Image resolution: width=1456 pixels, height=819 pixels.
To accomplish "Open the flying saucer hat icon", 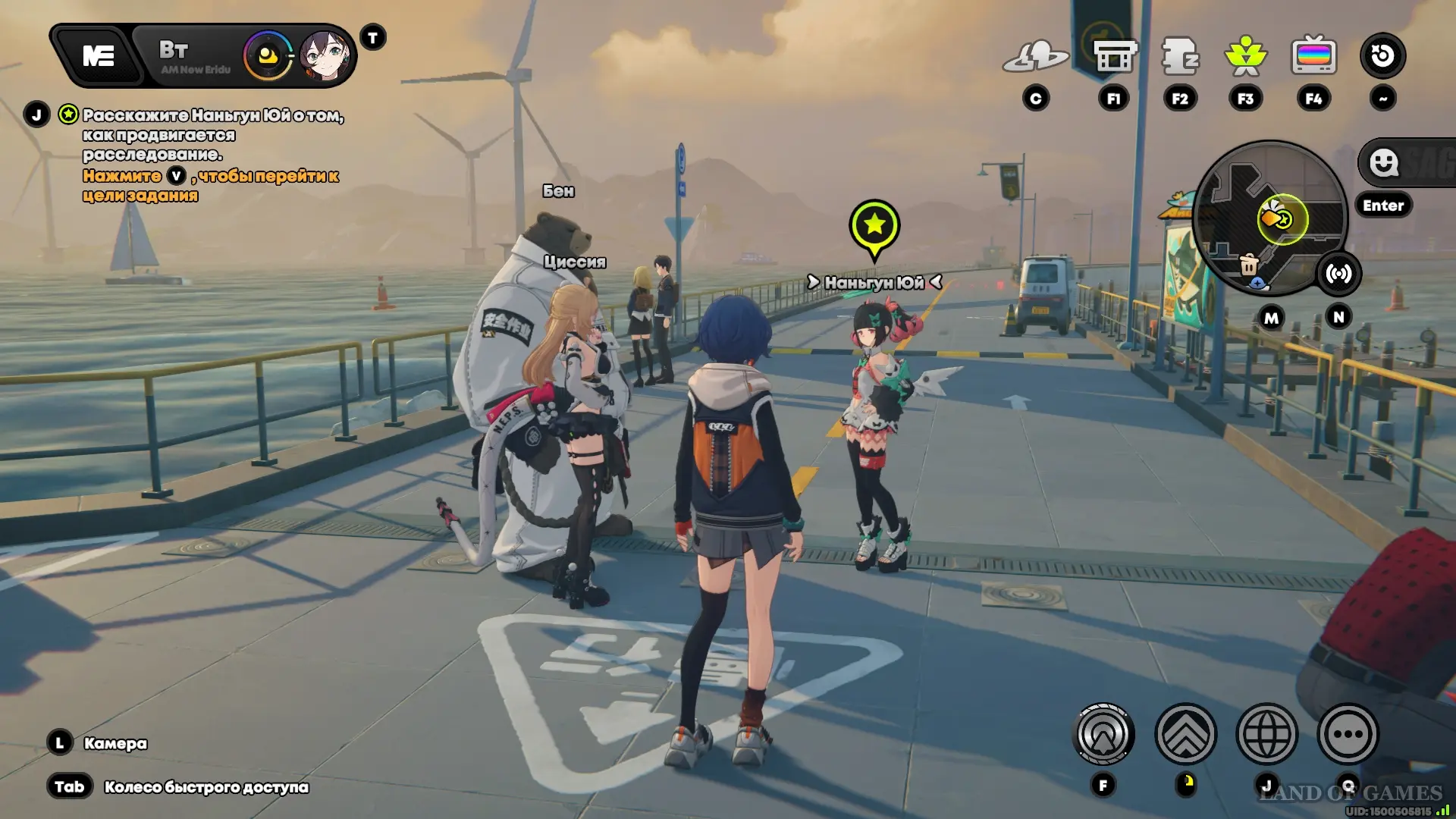I will point(1035,56).
